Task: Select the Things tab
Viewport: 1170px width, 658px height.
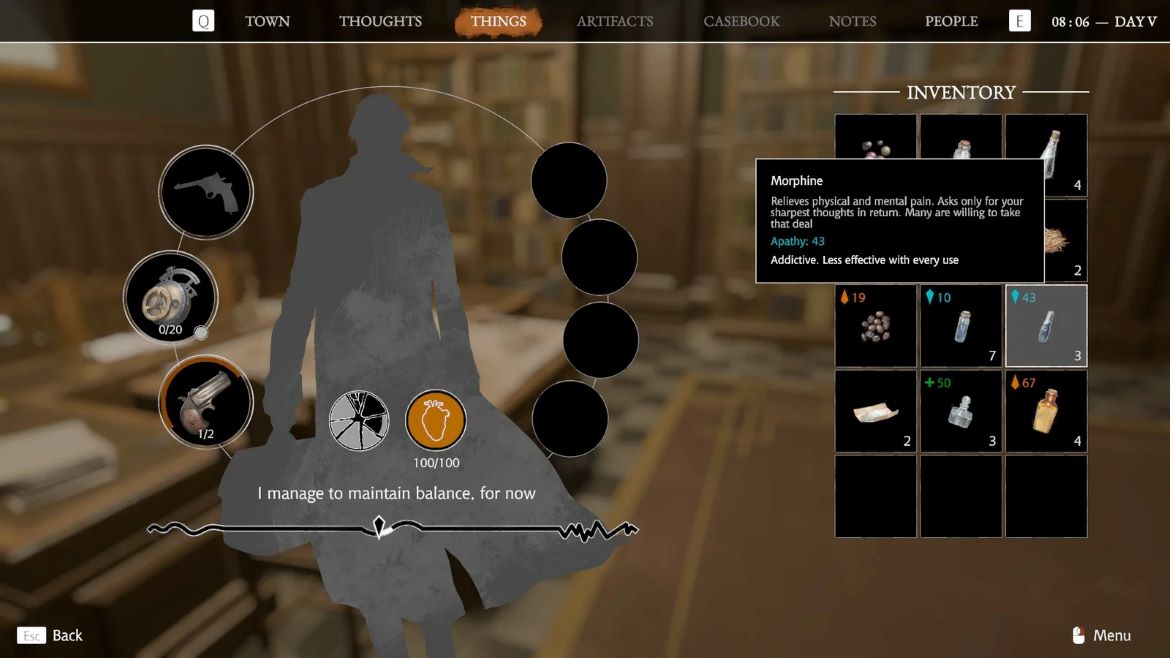Action: tap(498, 21)
